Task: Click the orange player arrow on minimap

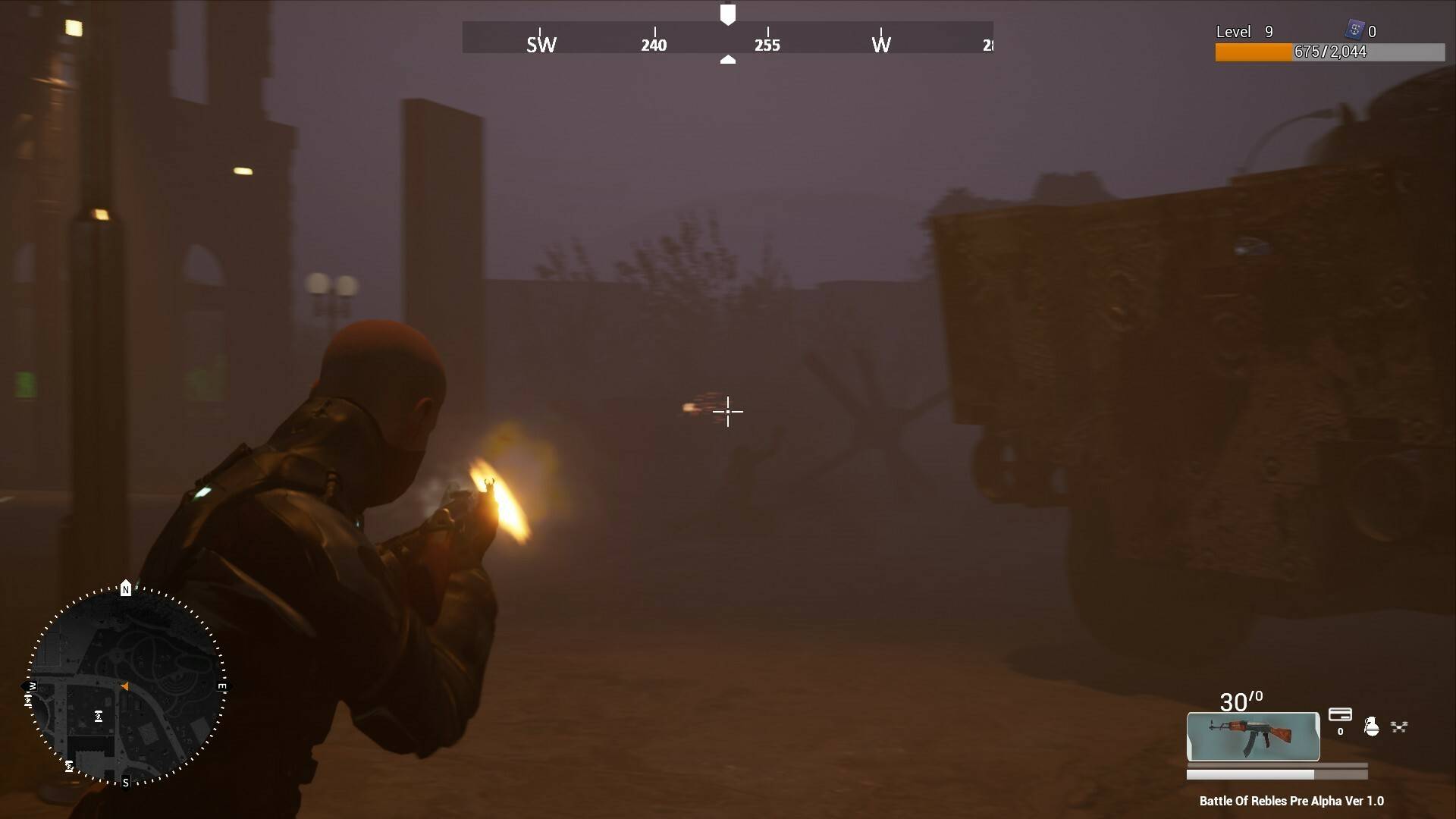Action: pyautogui.click(x=124, y=686)
